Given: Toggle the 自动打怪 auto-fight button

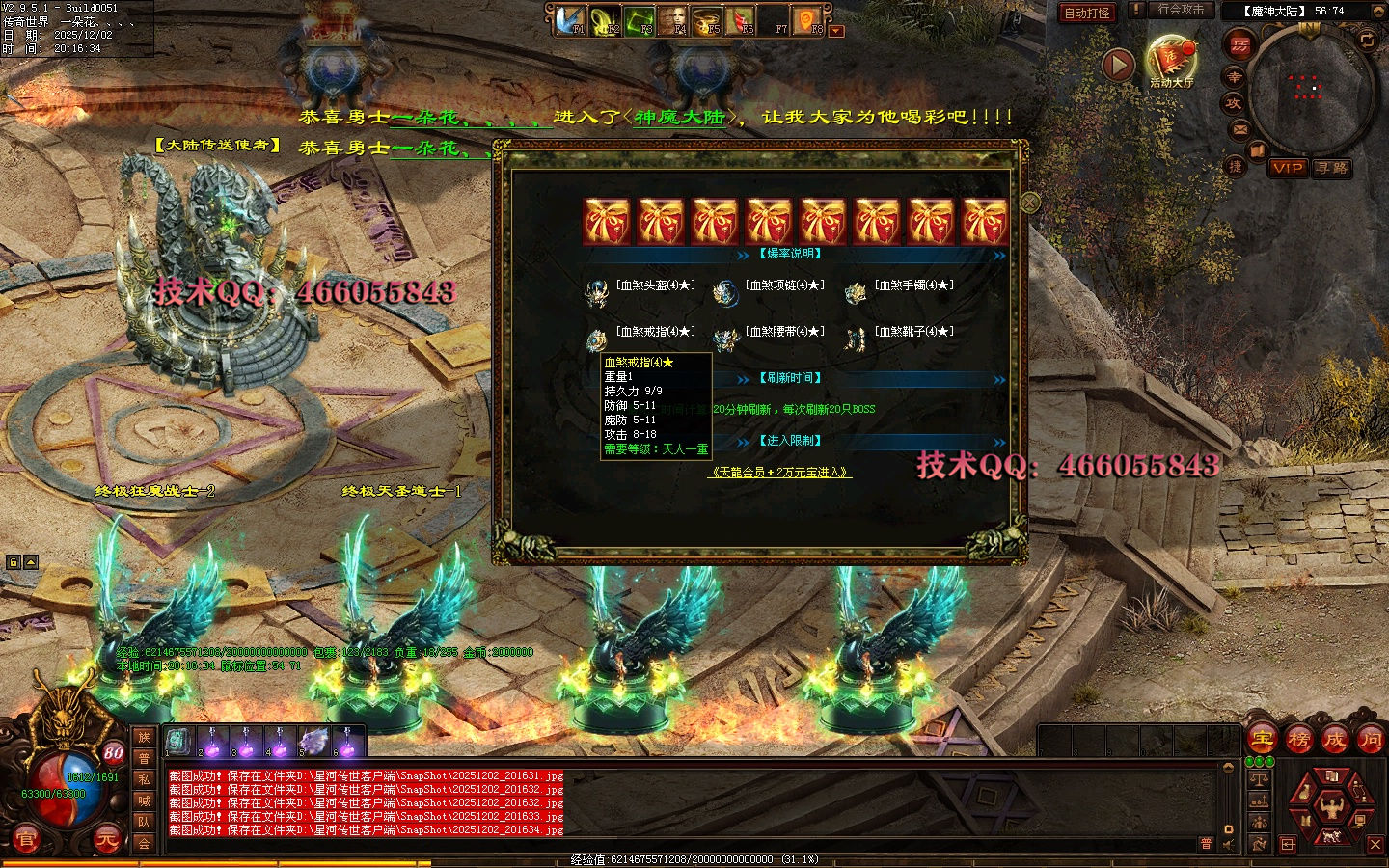Looking at the screenshot, I should pos(1087,13).
